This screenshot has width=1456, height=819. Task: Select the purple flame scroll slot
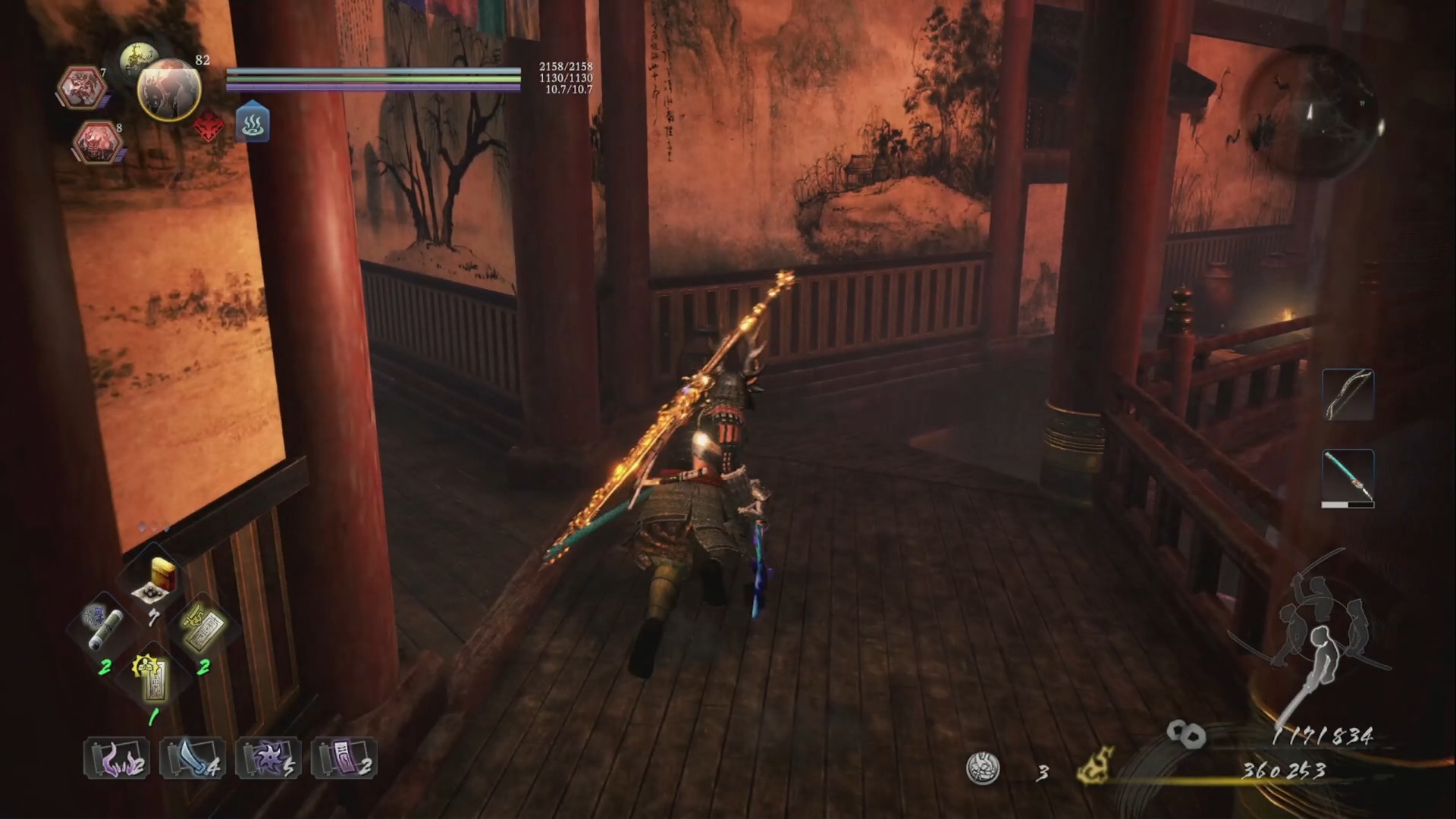pos(116,758)
